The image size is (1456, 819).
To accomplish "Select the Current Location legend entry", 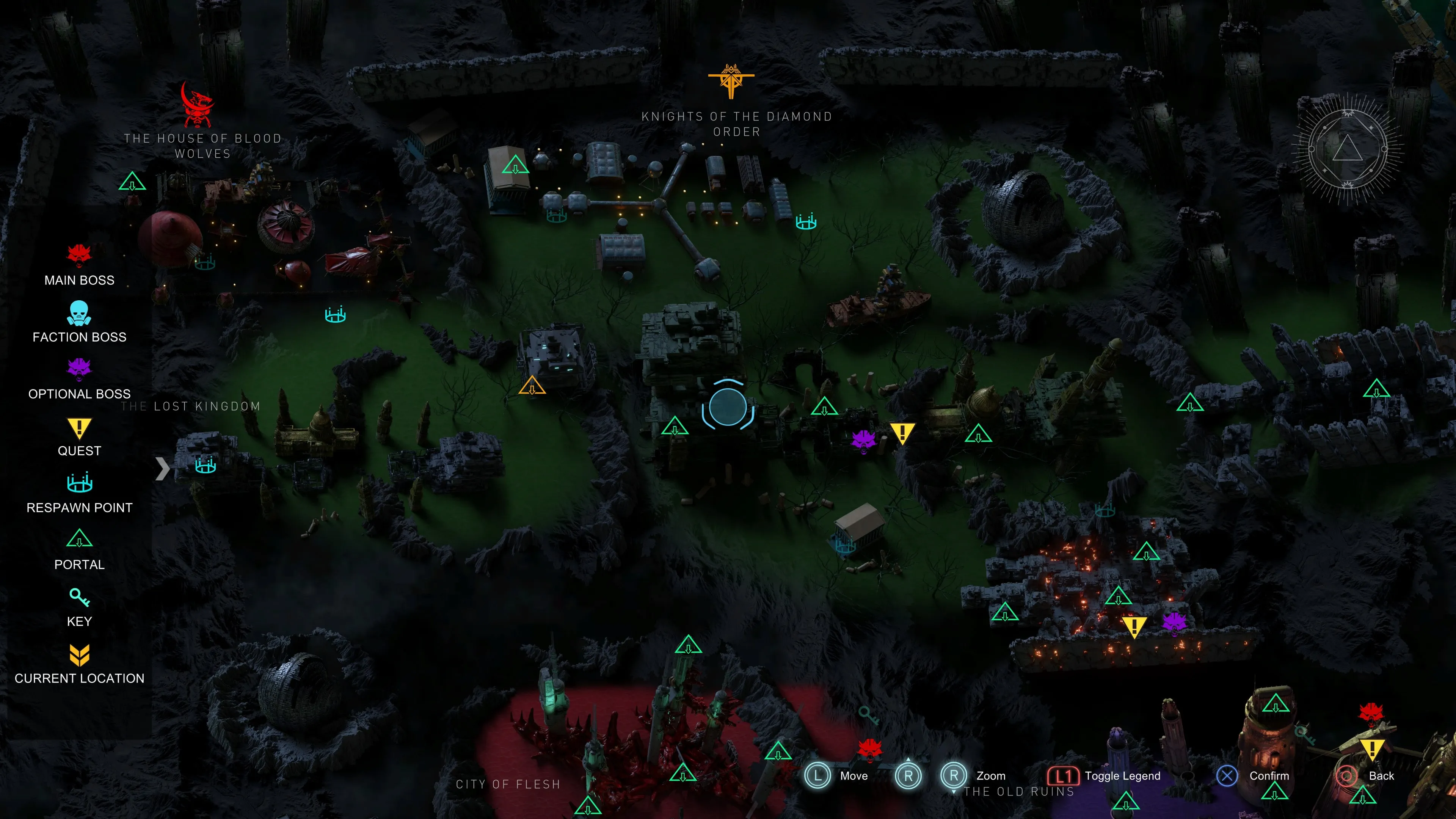I will pyautogui.click(x=79, y=663).
